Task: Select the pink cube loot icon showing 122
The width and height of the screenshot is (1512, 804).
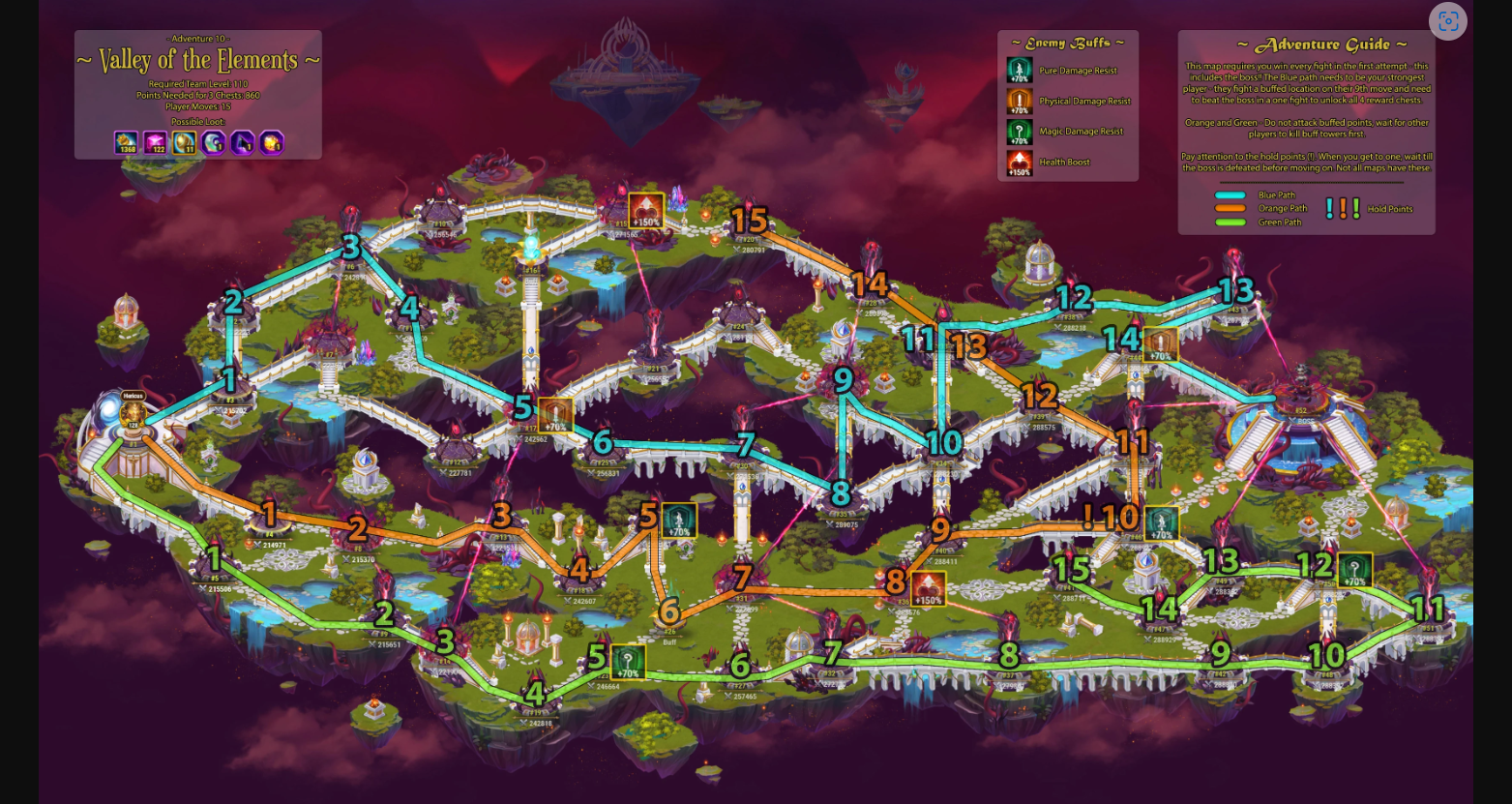Action: click(x=156, y=143)
